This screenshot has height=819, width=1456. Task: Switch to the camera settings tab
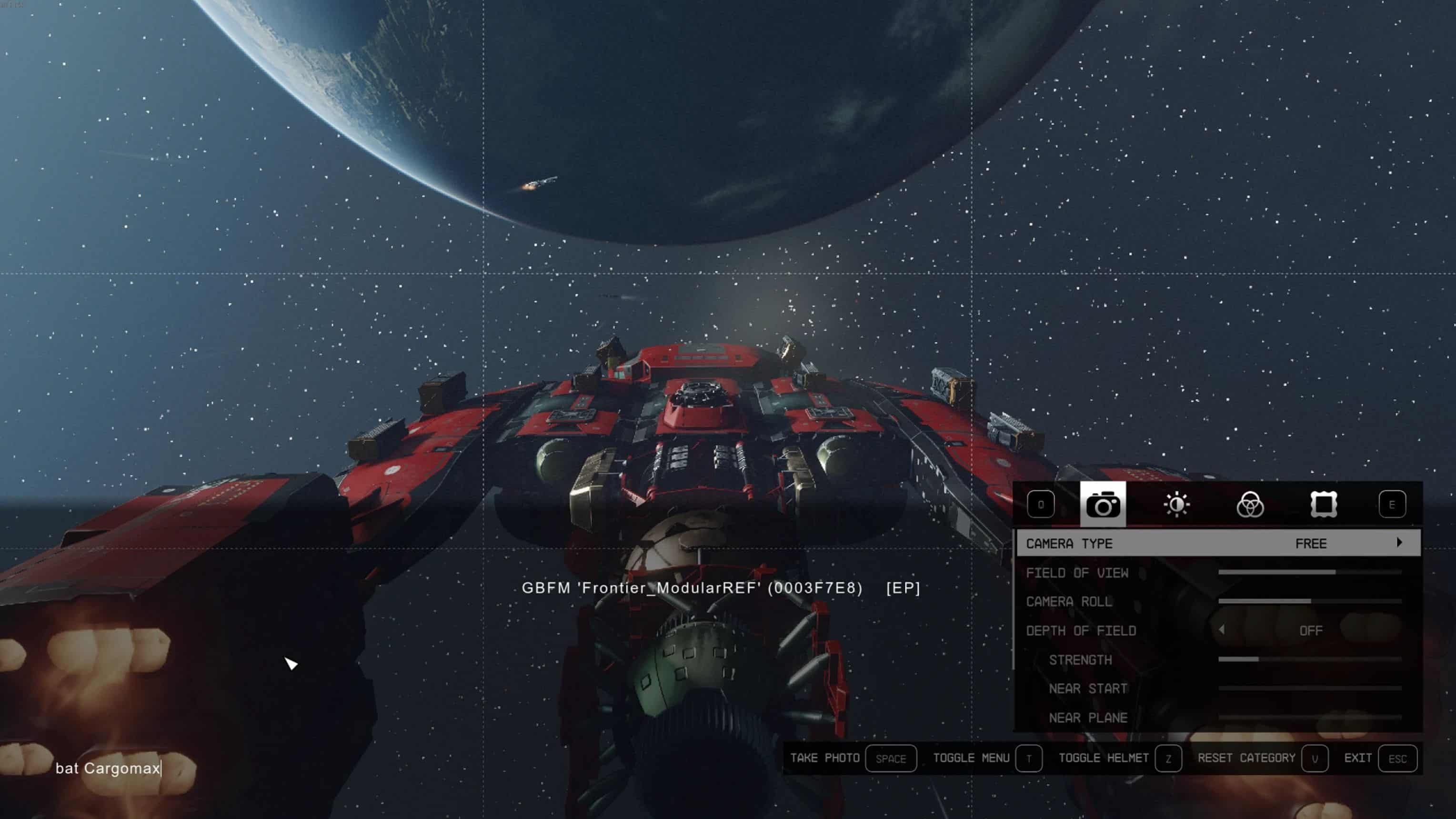tap(1102, 504)
